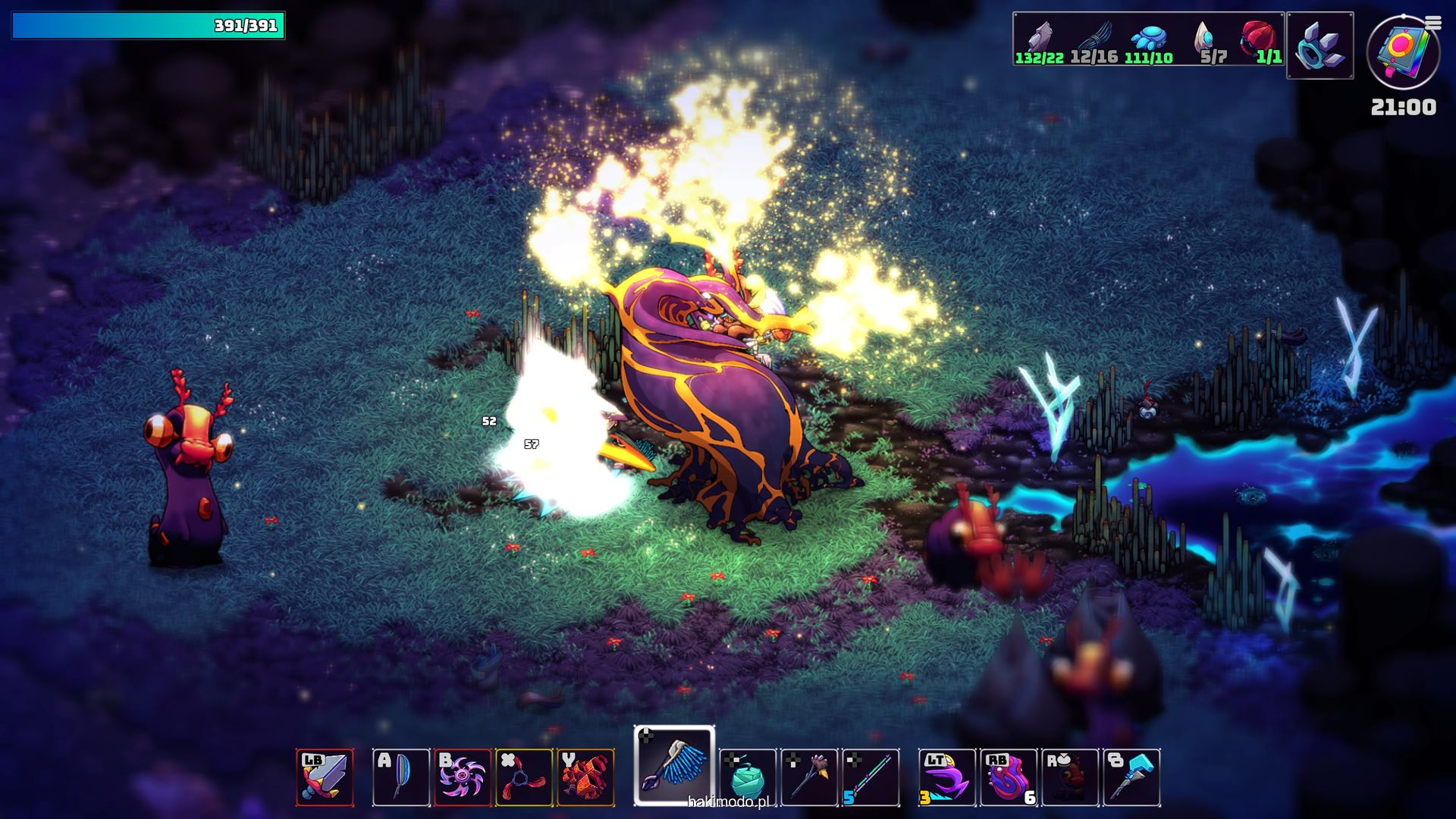
Task: Click the blue mushroom cluster resource tracker
Action: 1148,39
